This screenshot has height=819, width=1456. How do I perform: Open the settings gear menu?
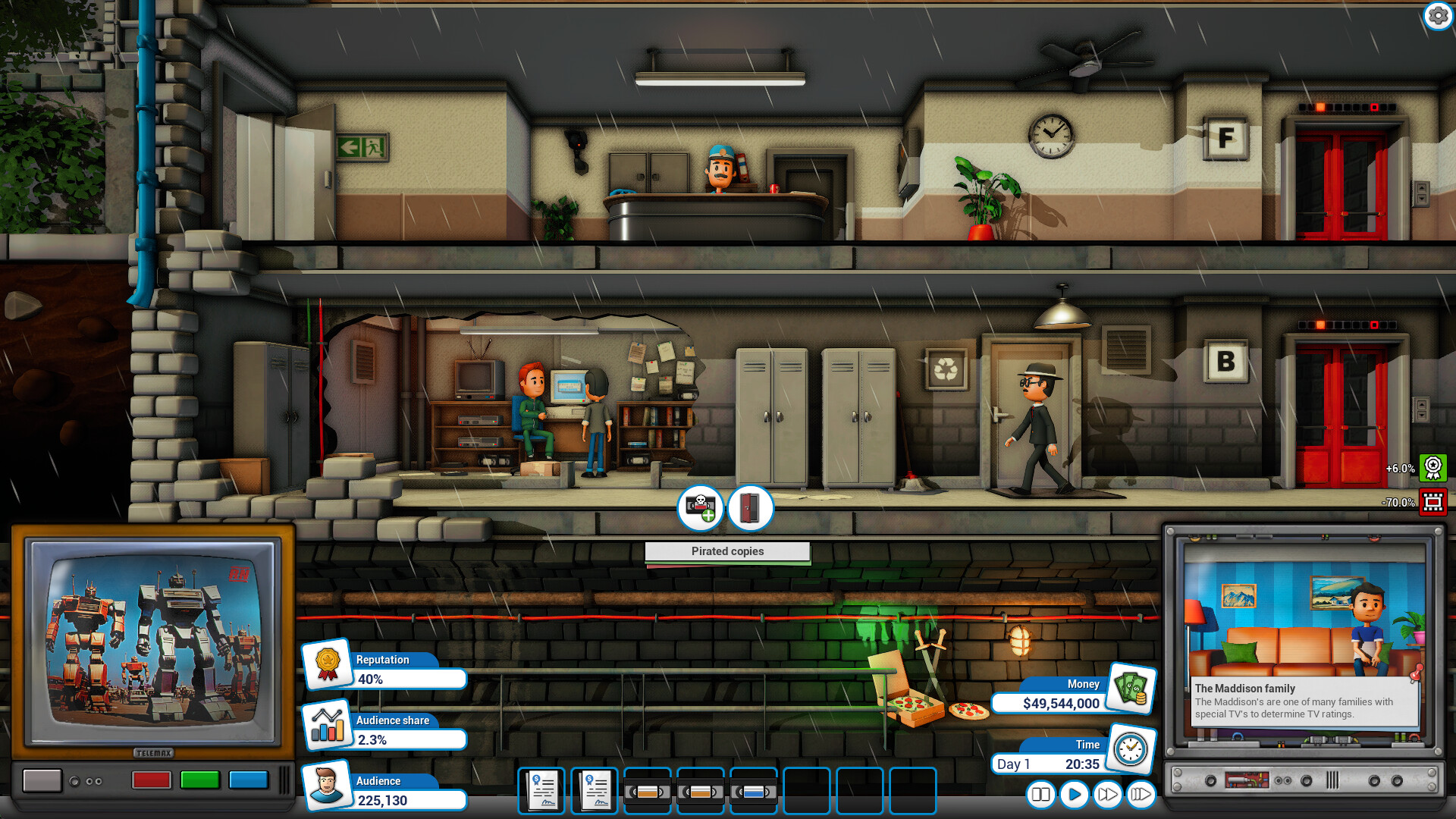(1439, 15)
